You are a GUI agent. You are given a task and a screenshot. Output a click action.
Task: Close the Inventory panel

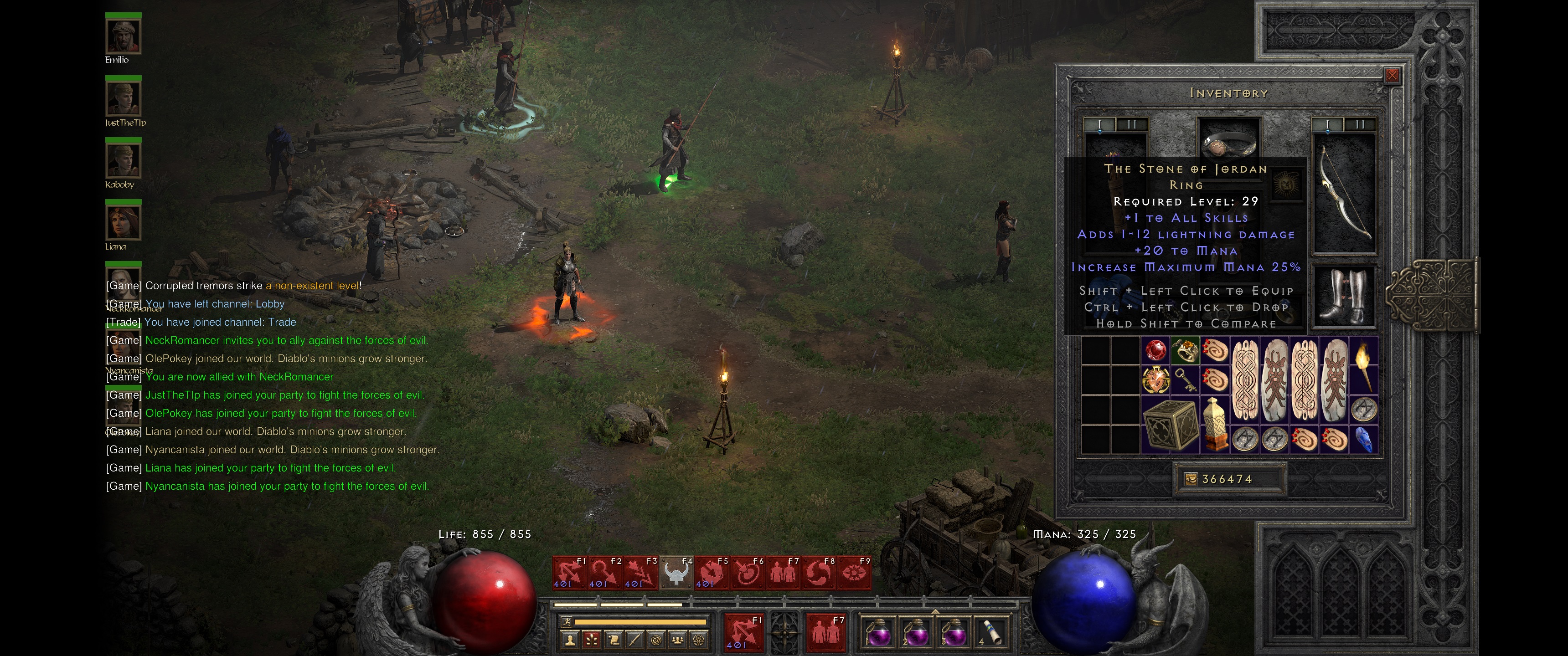[x=1393, y=75]
